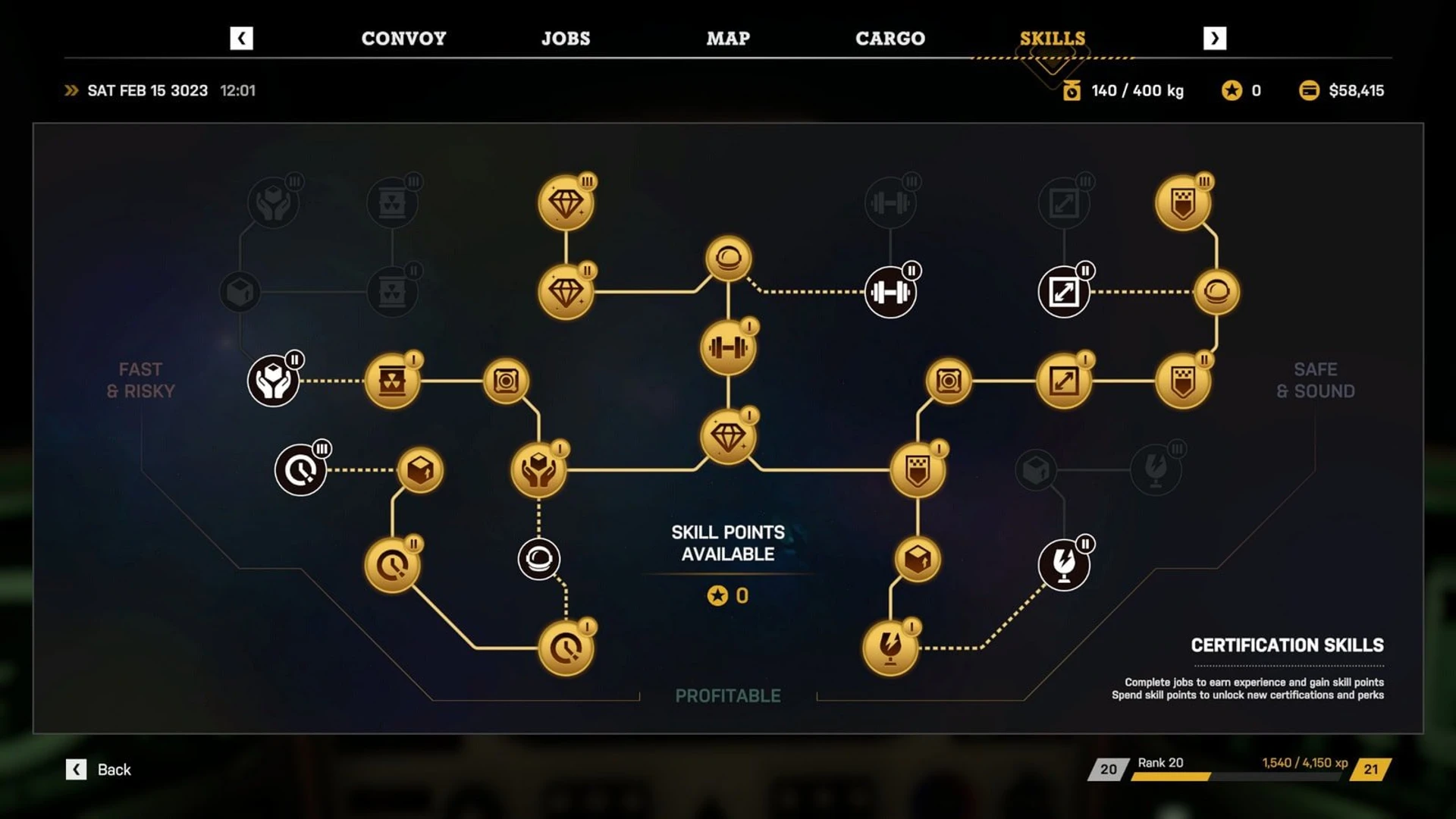1456x819 pixels.
Task: Unlock the white tier II fragile glass skill
Action: 1063,565
